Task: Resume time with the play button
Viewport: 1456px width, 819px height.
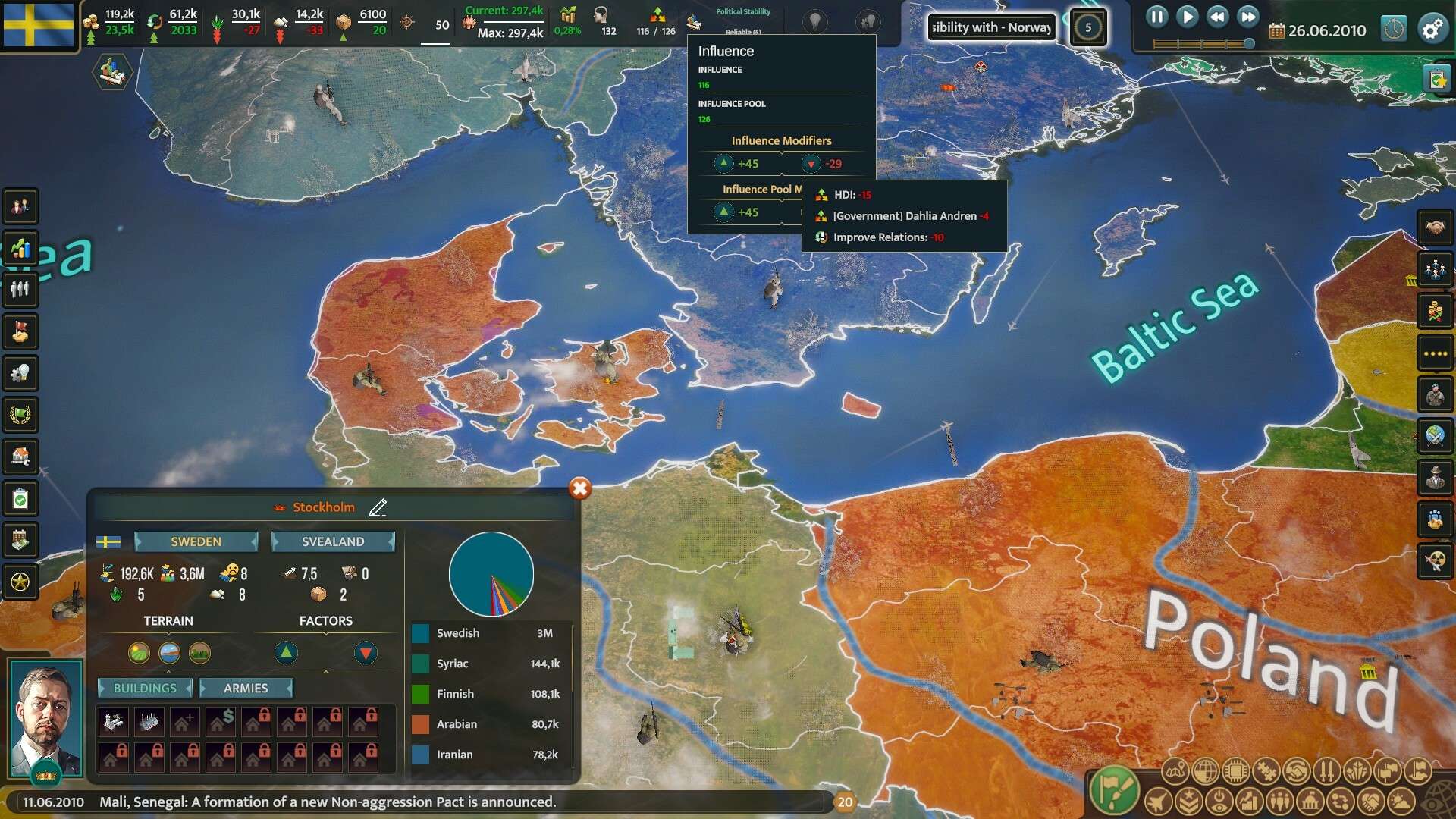Action: pyautogui.click(x=1188, y=17)
